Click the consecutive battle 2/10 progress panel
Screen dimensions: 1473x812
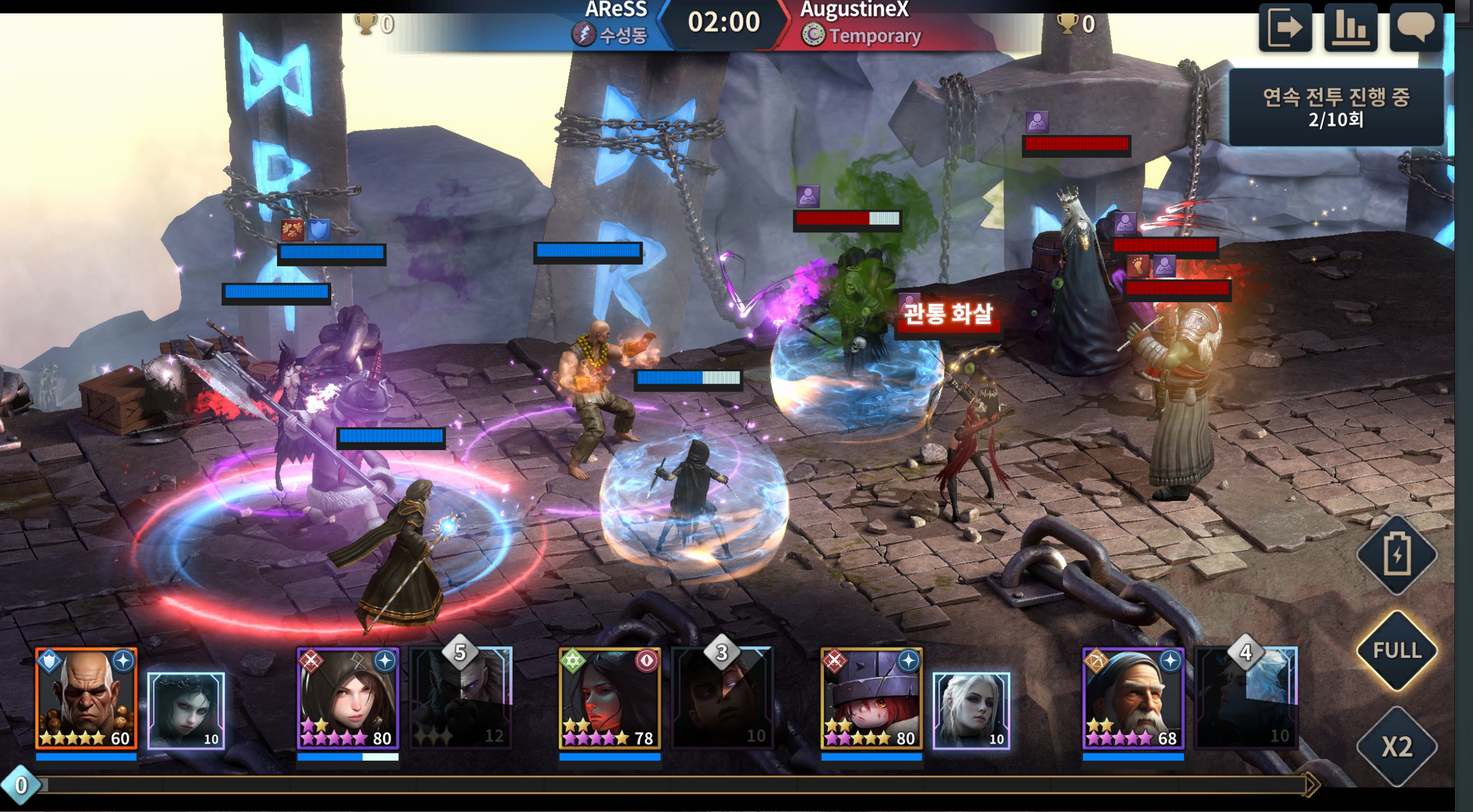[x=1336, y=108]
